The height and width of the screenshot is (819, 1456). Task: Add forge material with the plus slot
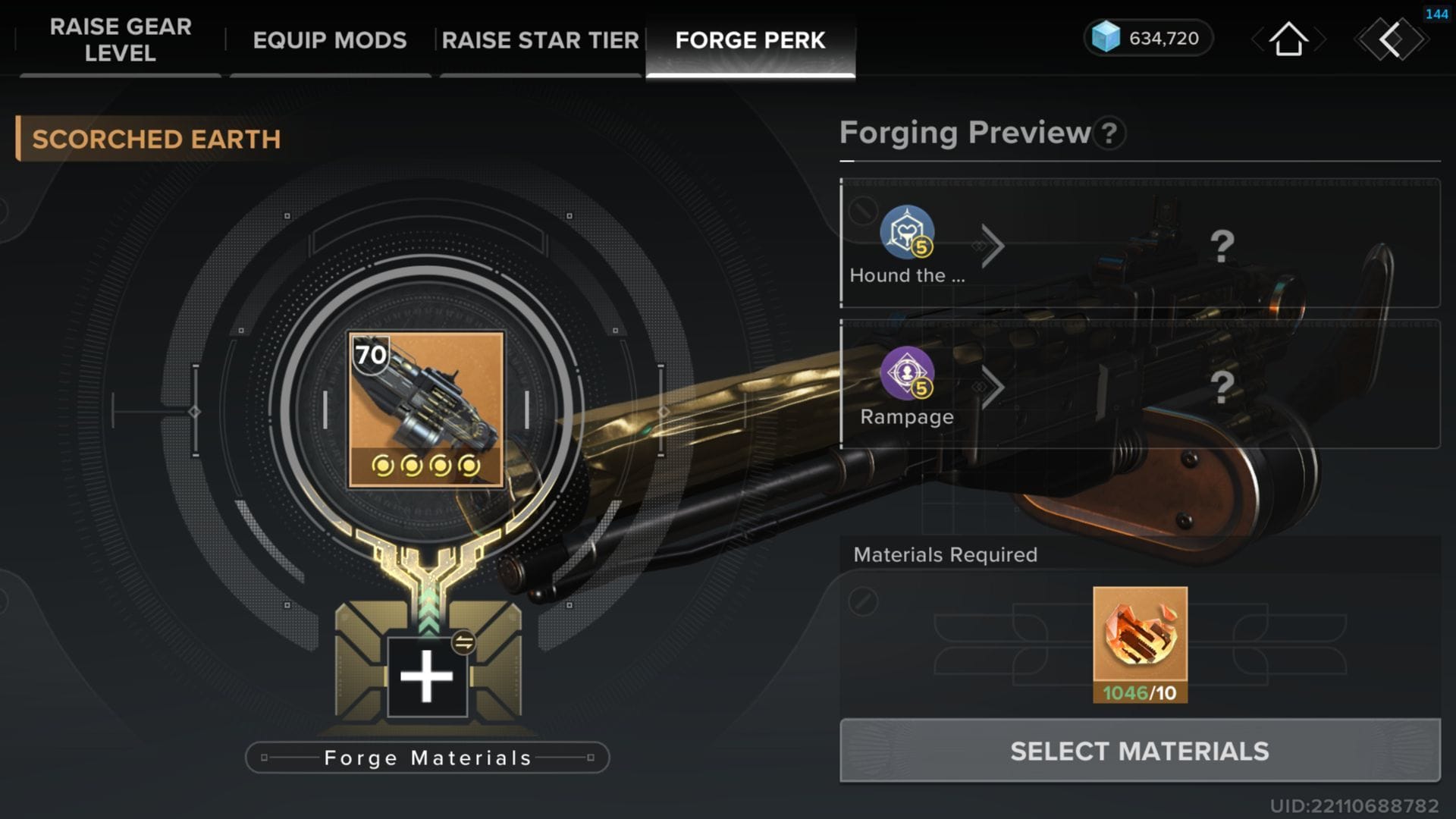[x=426, y=676]
